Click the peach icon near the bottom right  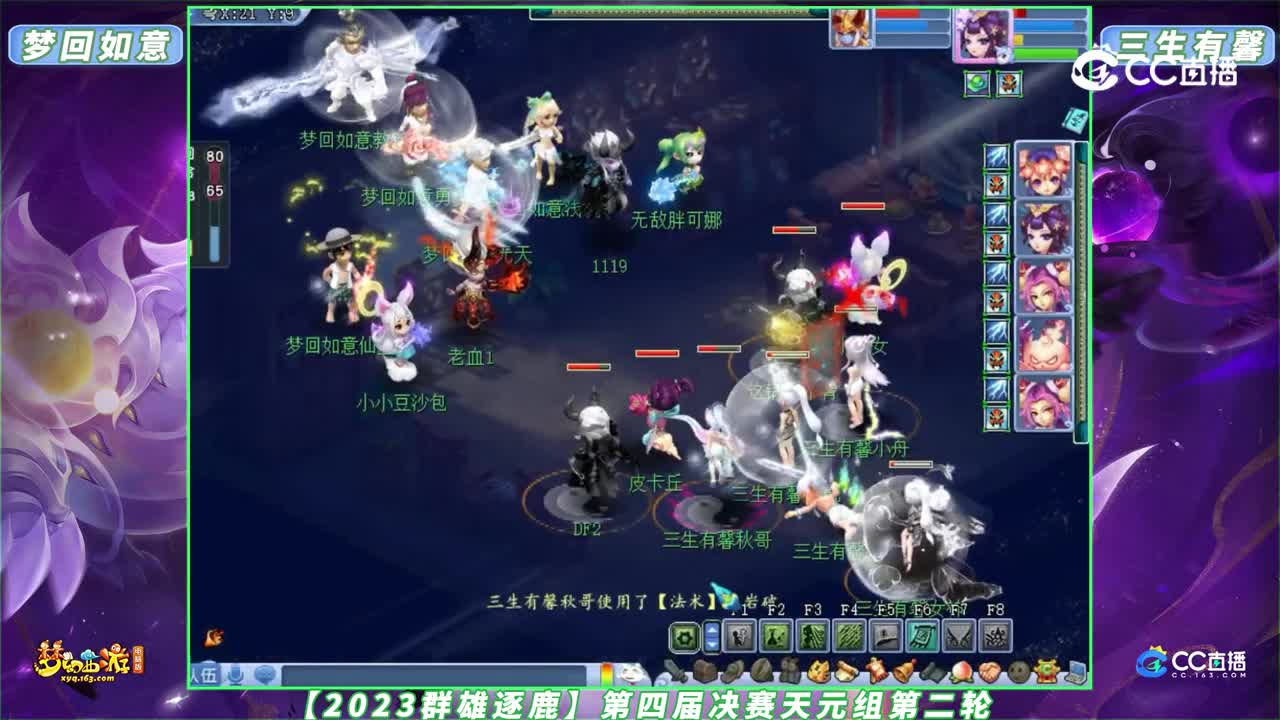point(961,669)
